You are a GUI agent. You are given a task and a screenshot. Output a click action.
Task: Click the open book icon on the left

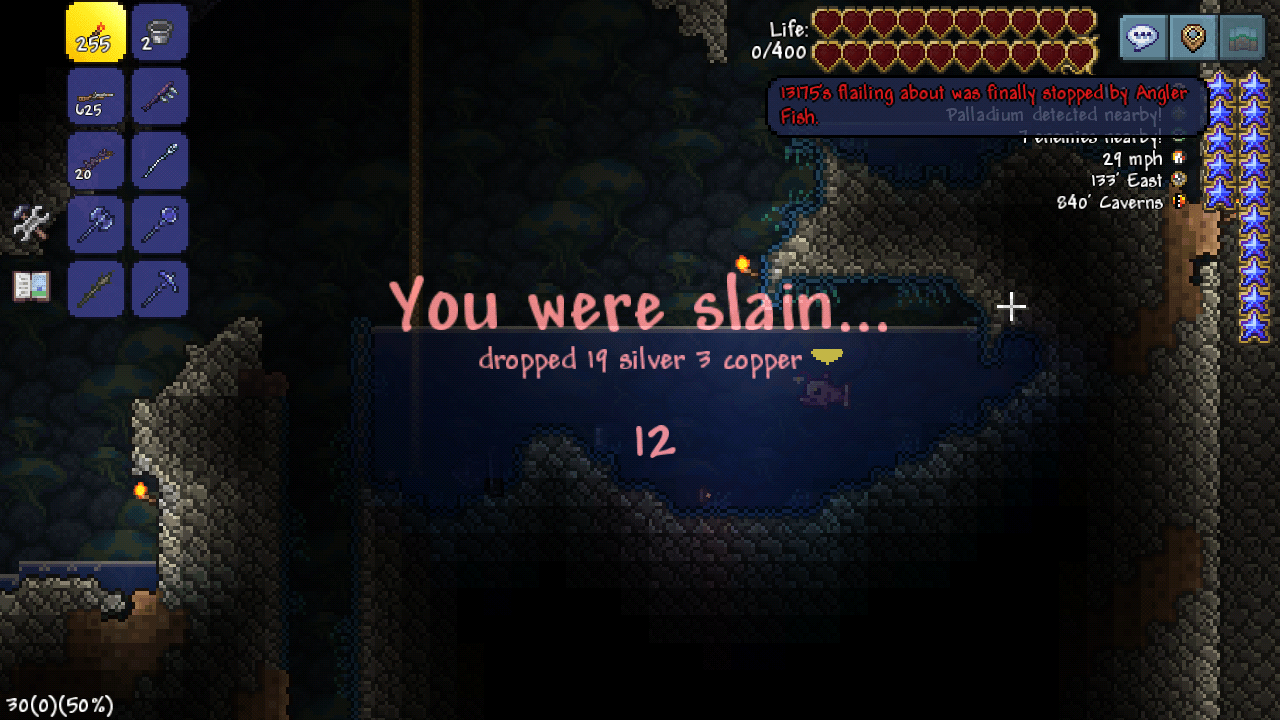click(x=29, y=285)
